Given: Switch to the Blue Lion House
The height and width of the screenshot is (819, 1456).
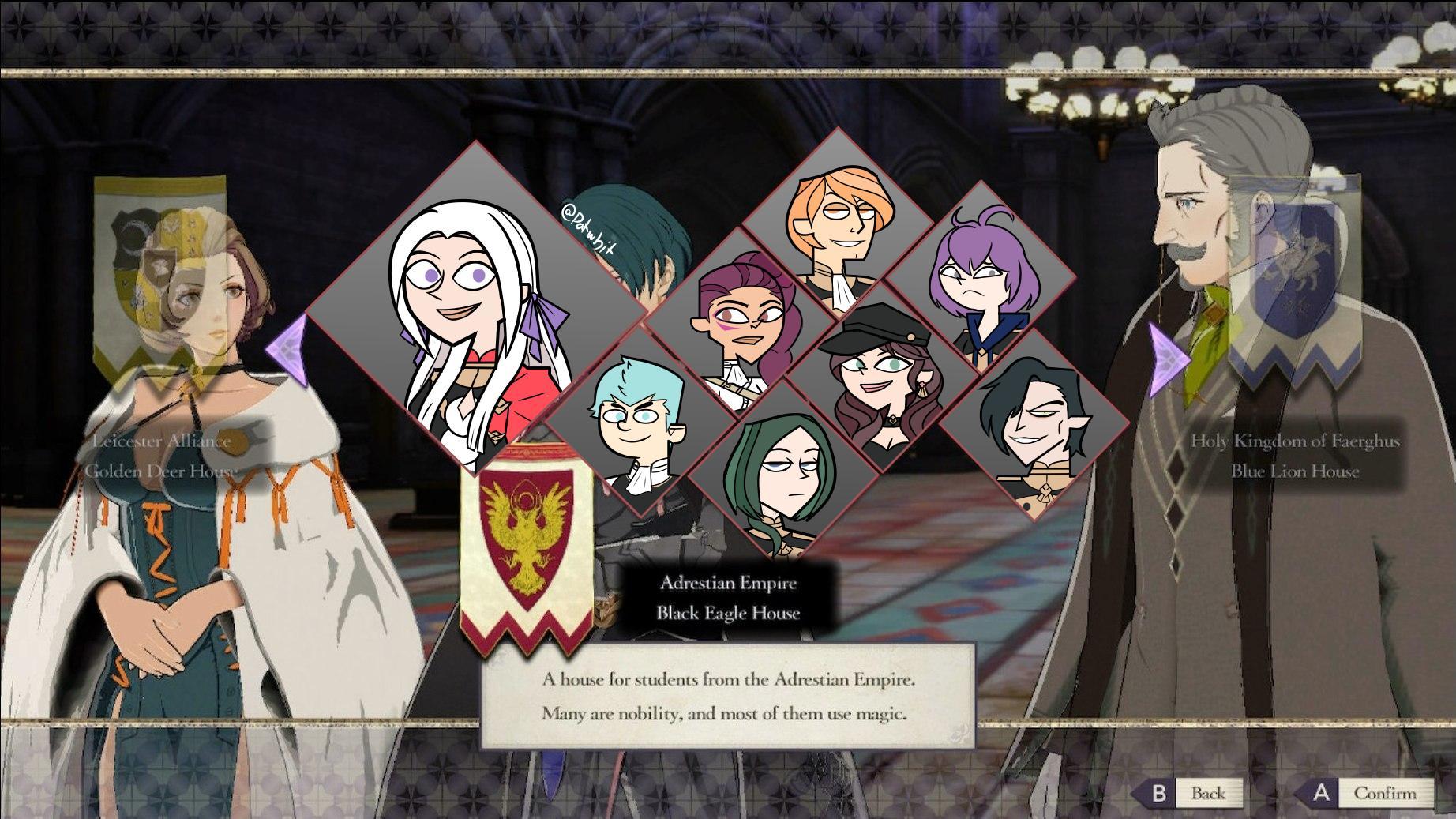Looking at the screenshot, I should [x=1295, y=471].
